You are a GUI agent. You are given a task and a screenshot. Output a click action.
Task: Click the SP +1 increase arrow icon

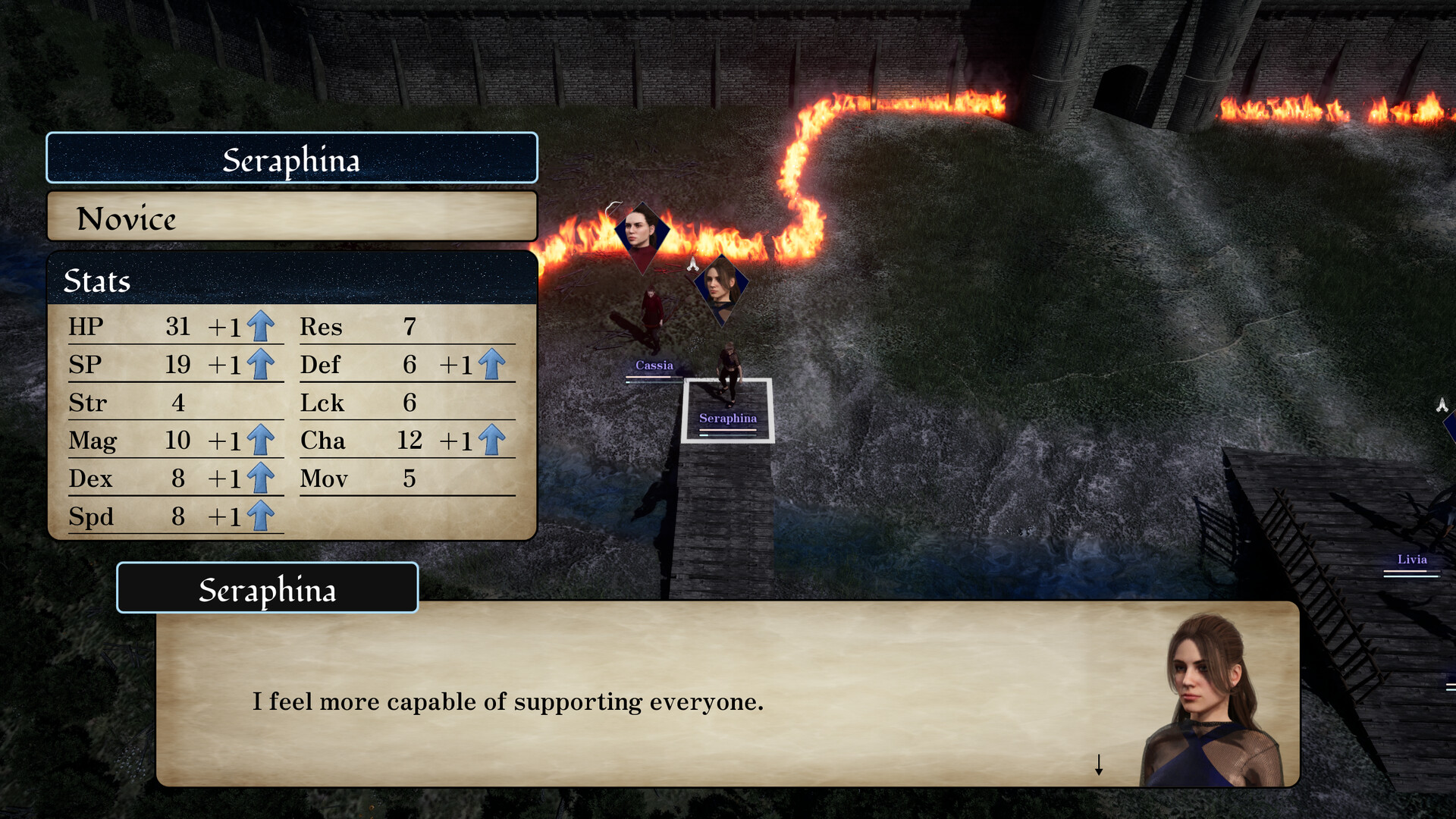tap(260, 364)
